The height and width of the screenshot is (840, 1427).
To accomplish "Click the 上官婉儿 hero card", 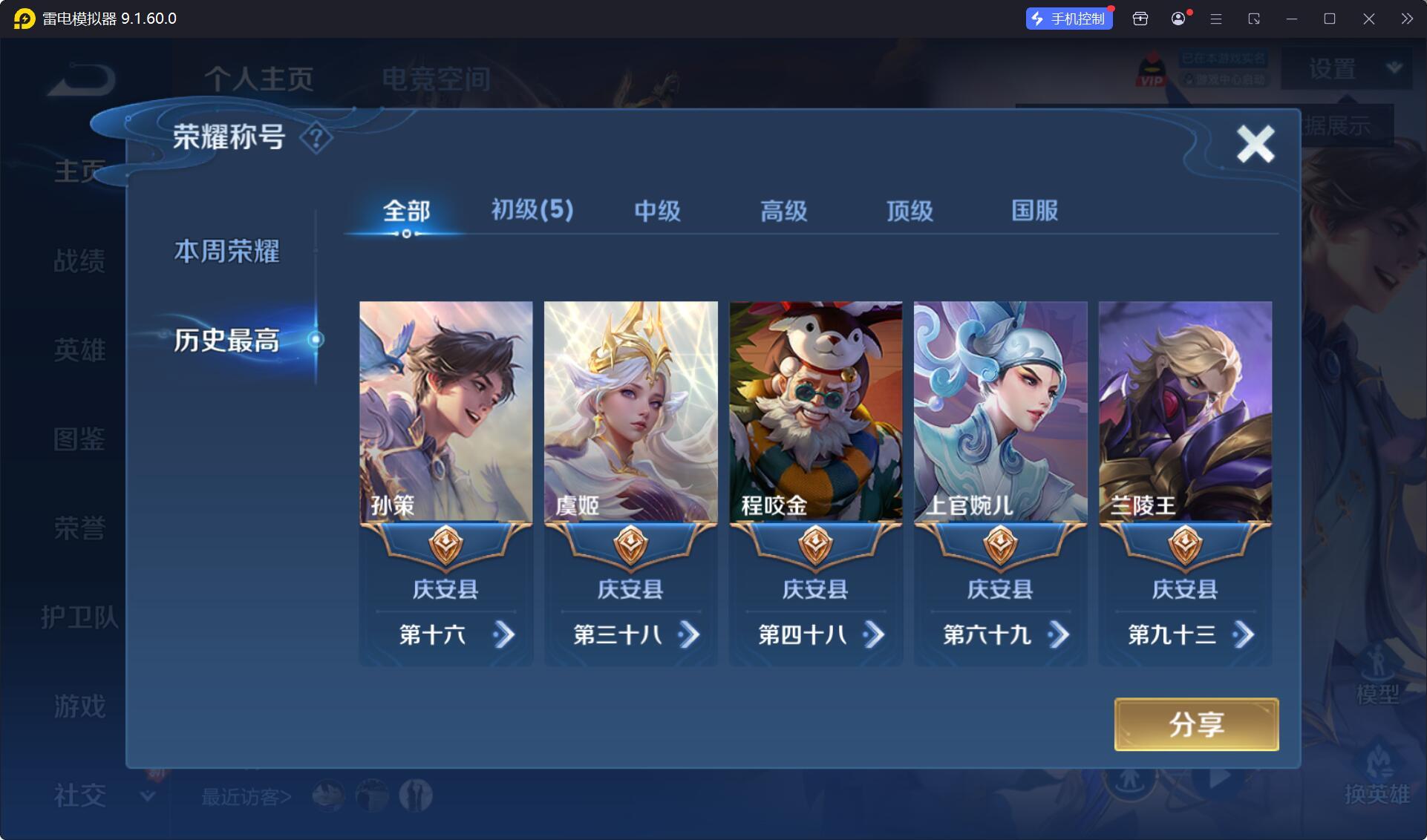I will pos(1000,412).
